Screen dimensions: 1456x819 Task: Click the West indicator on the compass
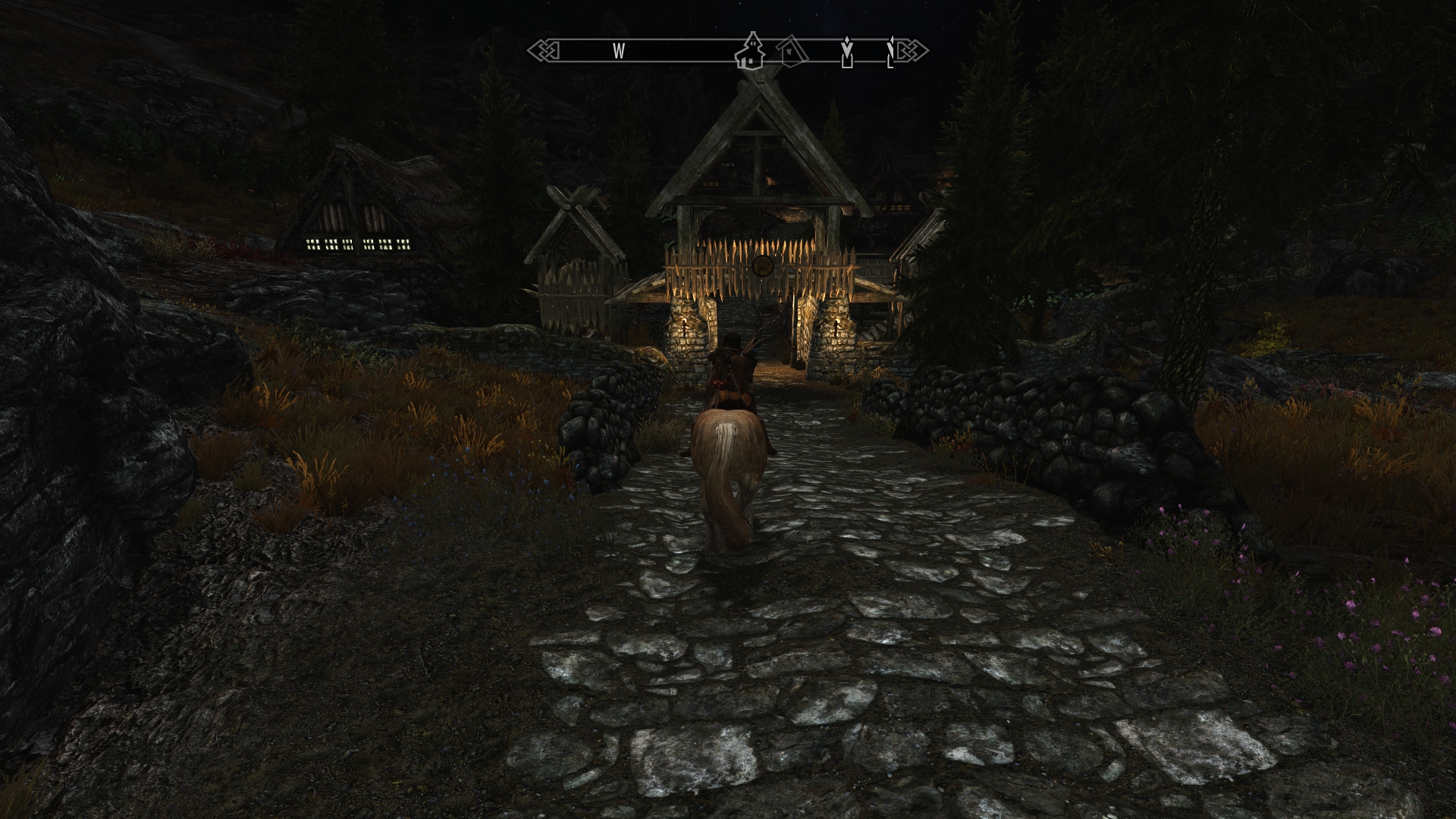point(619,51)
